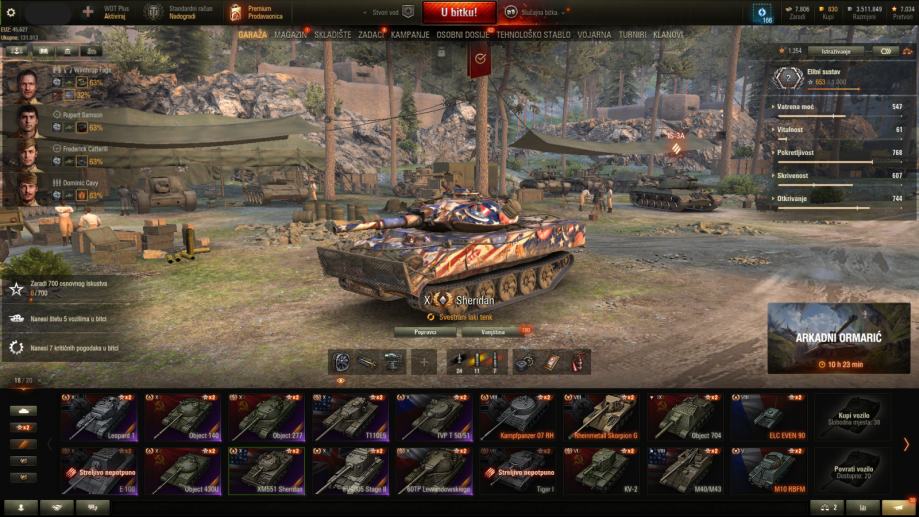Open the Skladište tab
919x517 pixels.
coord(332,34)
